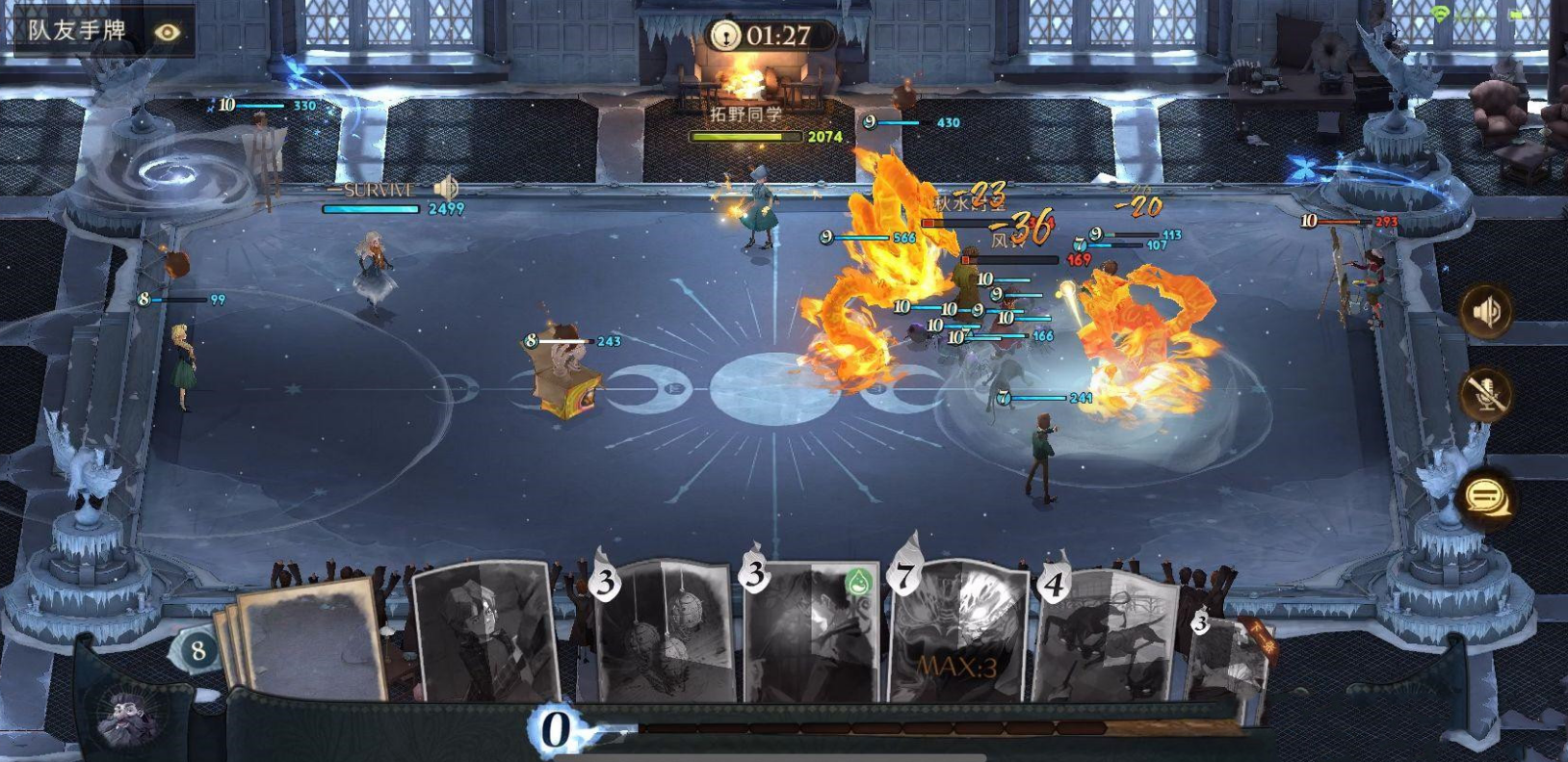Toggle the voice speaker button

click(x=1486, y=310)
